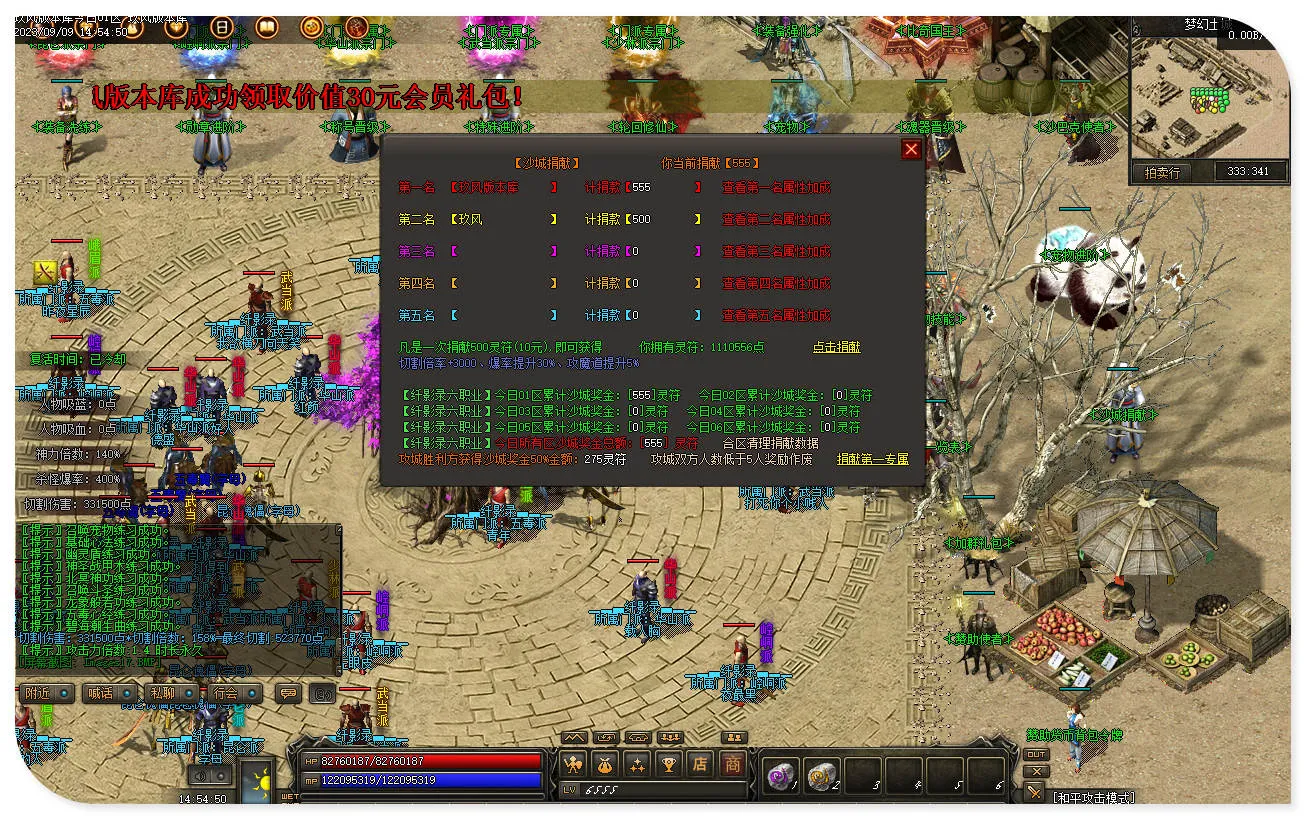Switch chat to the 喊话 channel

[108, 693]
